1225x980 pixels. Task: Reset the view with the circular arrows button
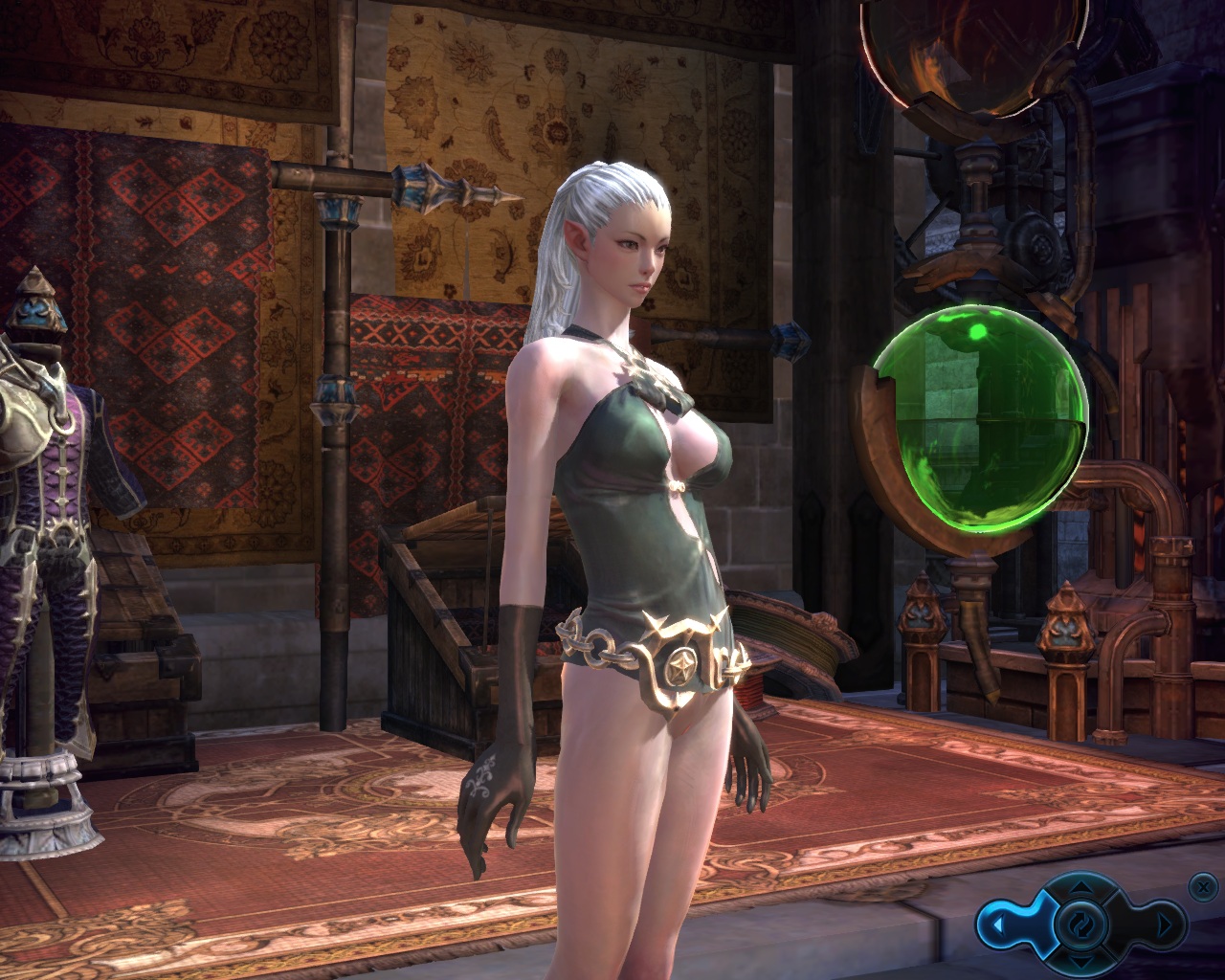tap(1080, 924)
